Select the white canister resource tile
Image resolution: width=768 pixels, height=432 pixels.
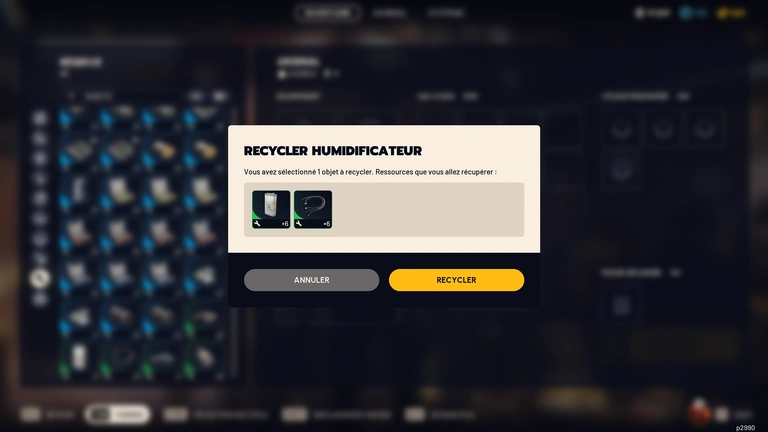[271, 210]
